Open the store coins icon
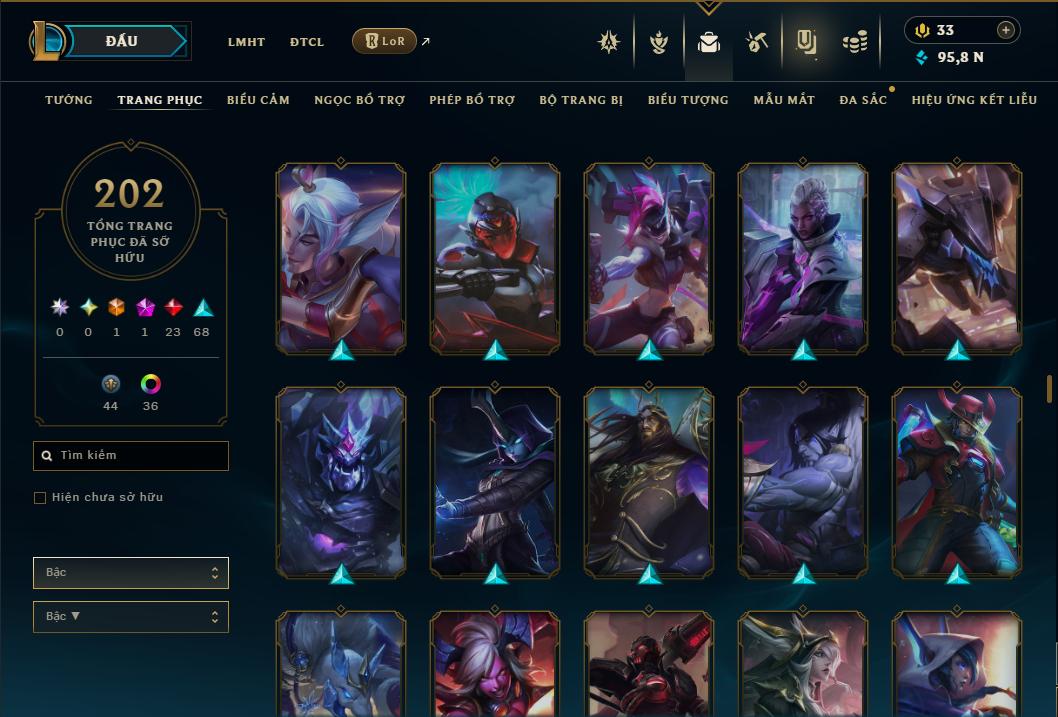This screenshot has height=717, width=1058. point(854,43)
